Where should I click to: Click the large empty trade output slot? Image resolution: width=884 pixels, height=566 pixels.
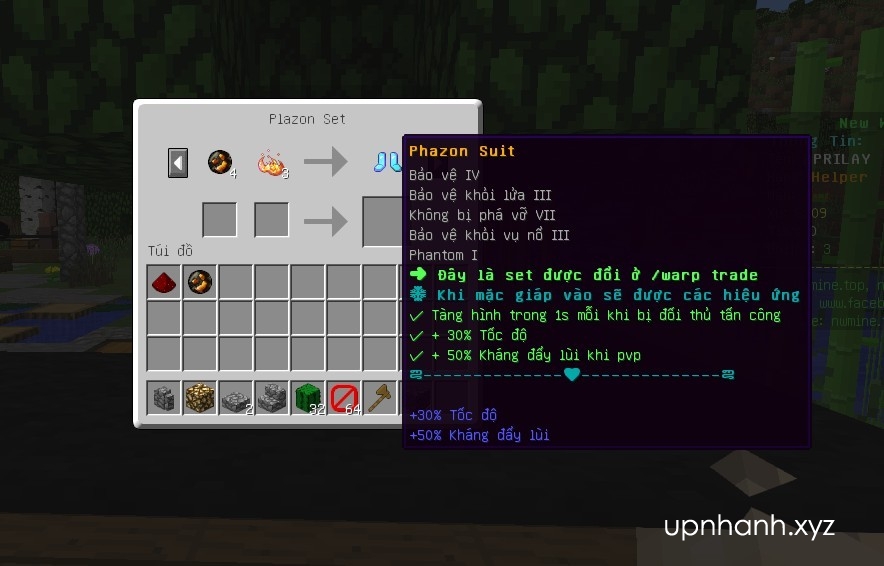click(382, 220)
